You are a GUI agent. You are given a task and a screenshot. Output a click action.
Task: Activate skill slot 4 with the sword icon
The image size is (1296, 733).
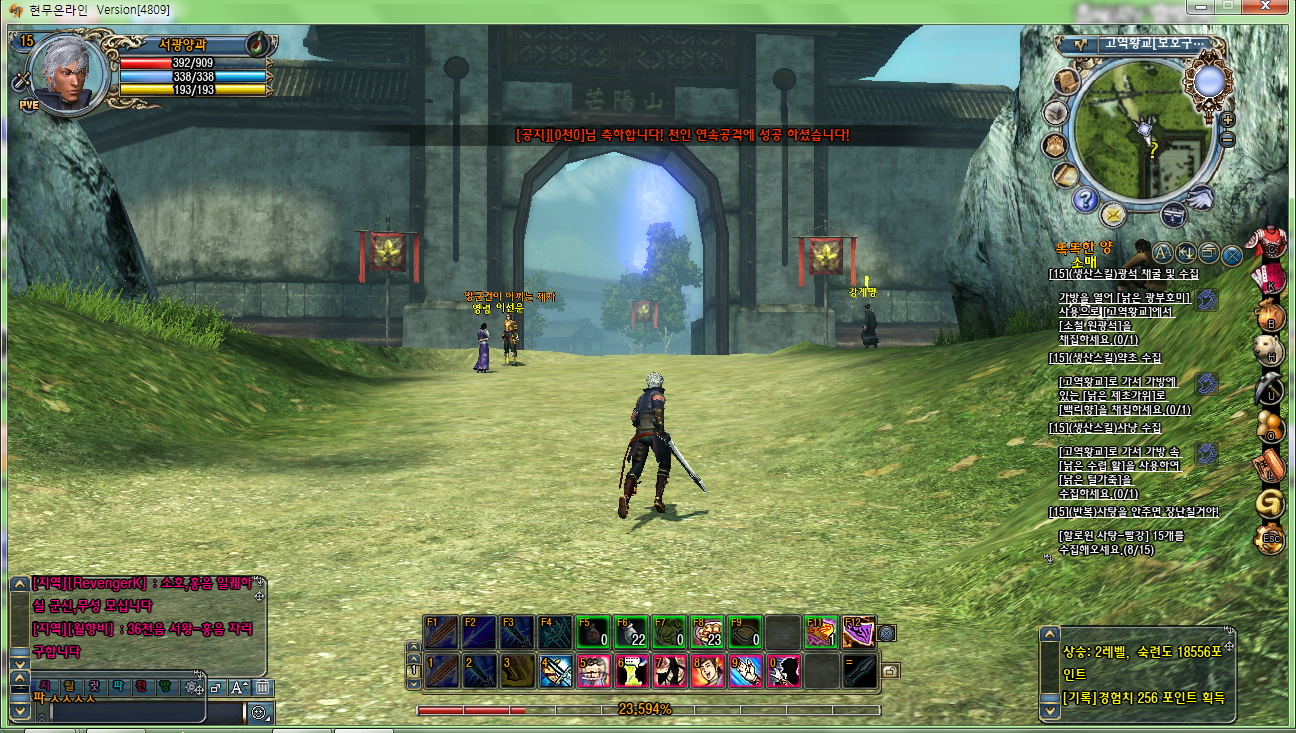556,670
